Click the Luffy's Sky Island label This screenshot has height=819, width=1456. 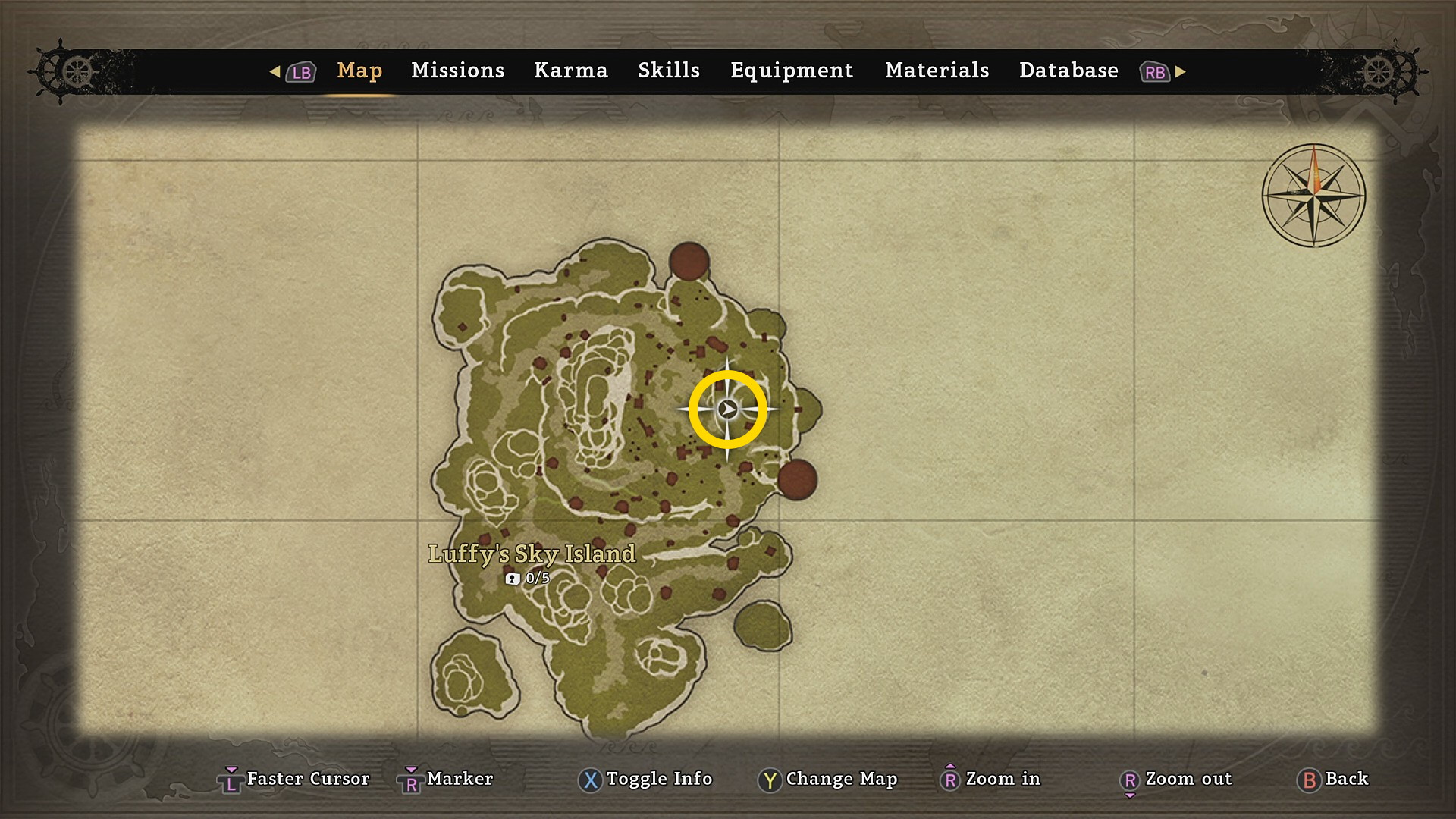[532, 554]
